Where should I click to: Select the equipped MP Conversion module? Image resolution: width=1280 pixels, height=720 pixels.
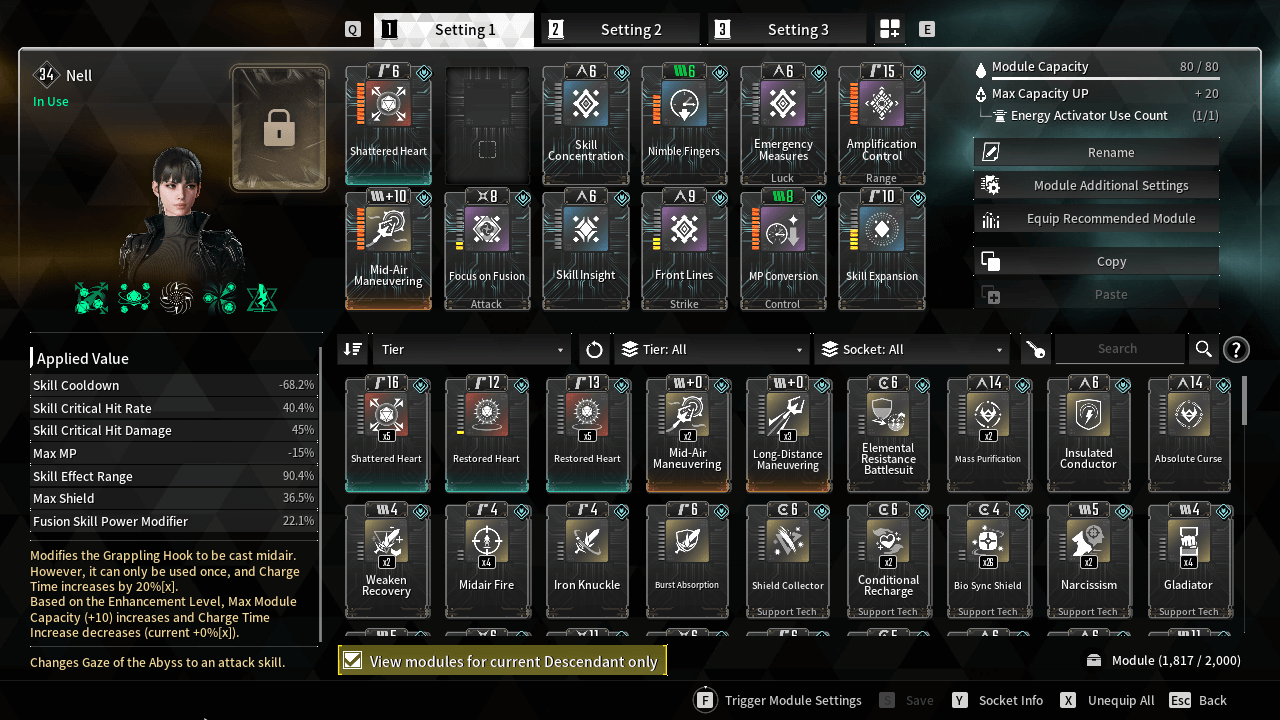coord(783,250)
